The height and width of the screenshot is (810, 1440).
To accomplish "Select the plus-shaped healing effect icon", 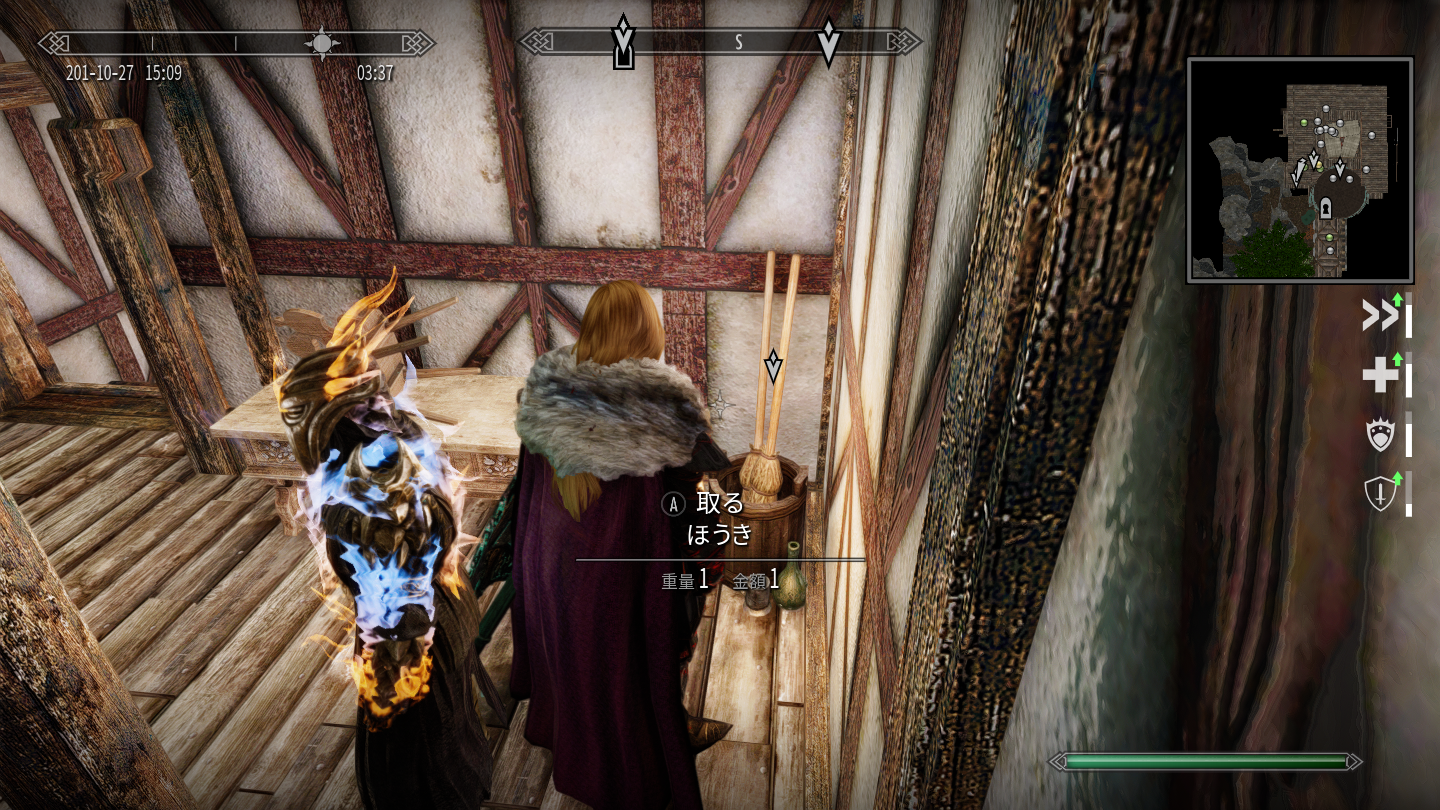I will (x=1380, y=376).
